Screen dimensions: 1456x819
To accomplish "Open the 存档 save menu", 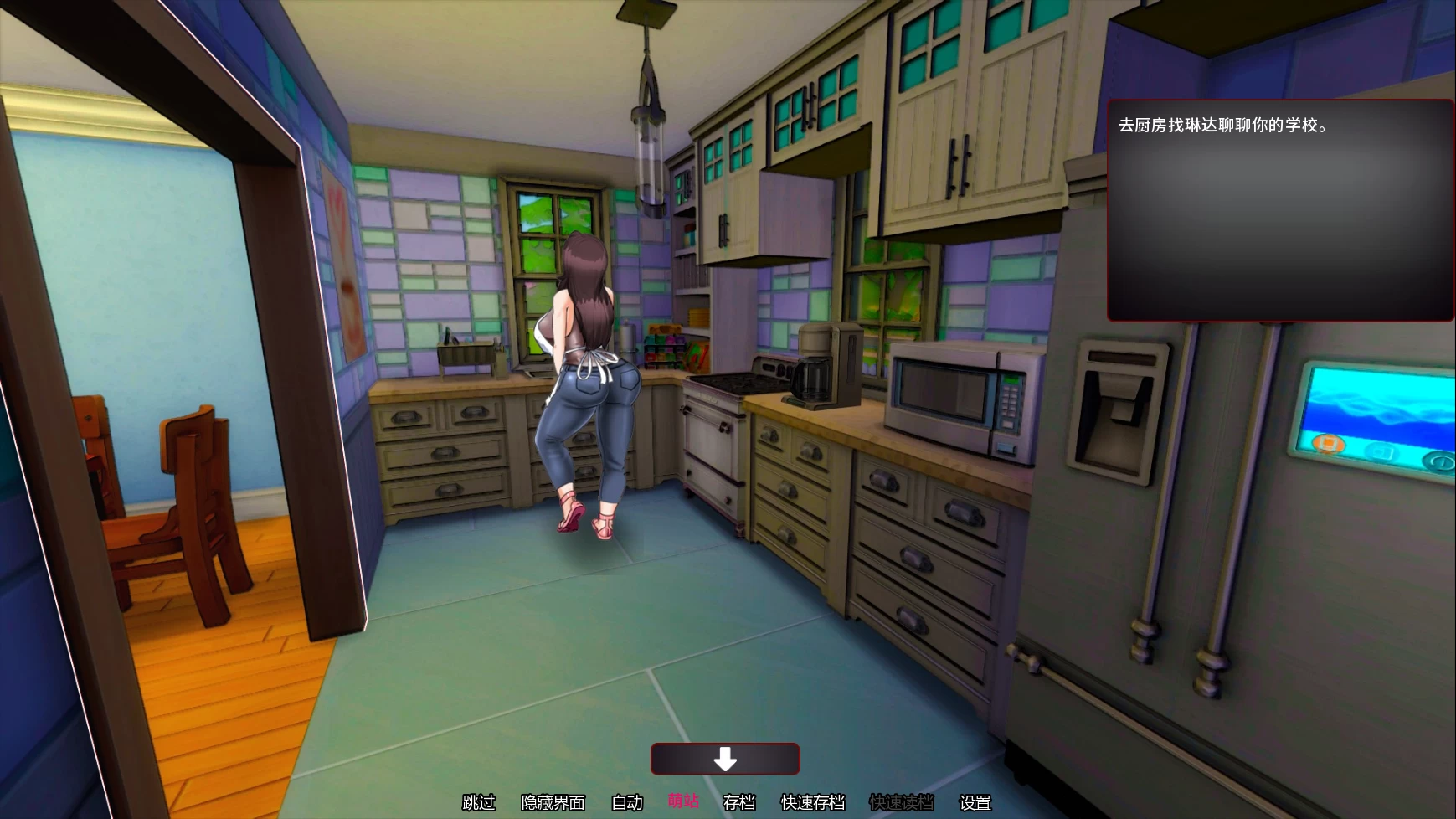I will tap(738, 802).
